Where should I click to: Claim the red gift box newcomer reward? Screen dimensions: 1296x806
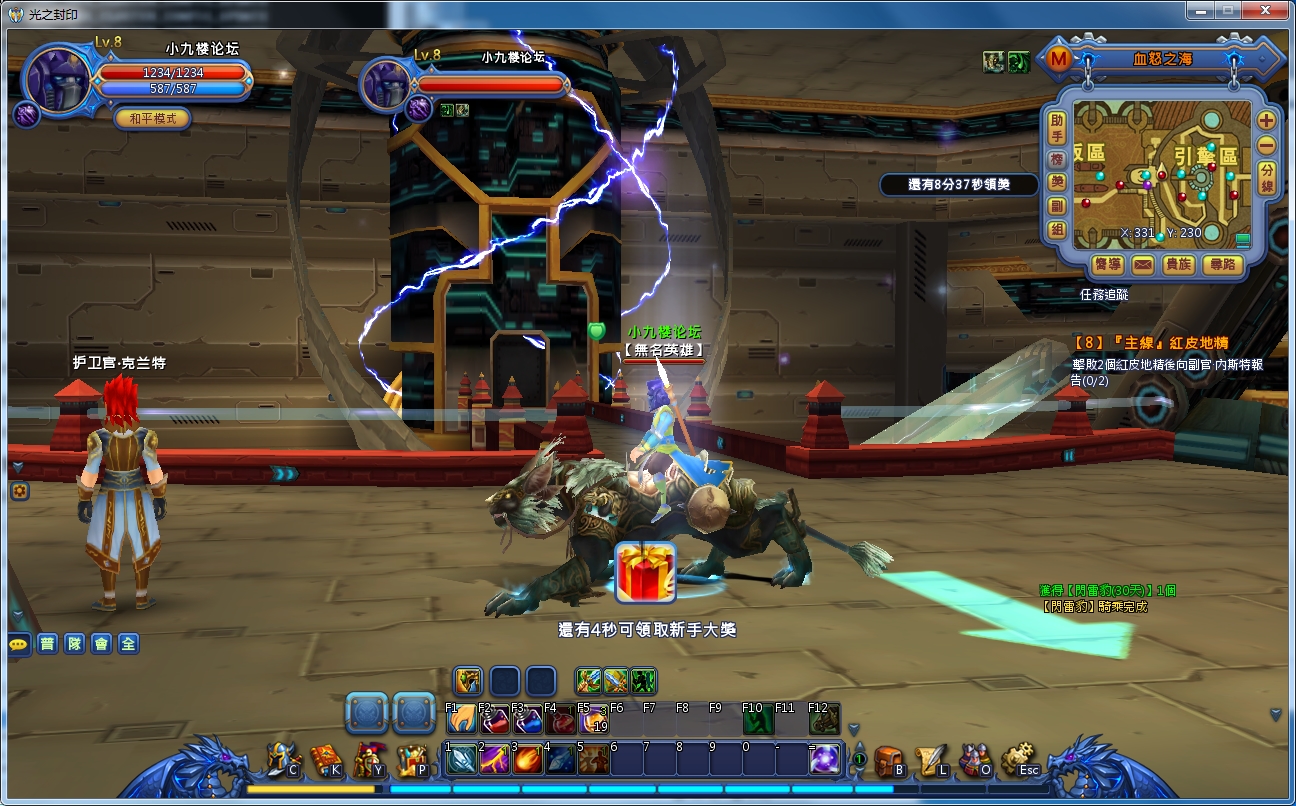(645, 572)
